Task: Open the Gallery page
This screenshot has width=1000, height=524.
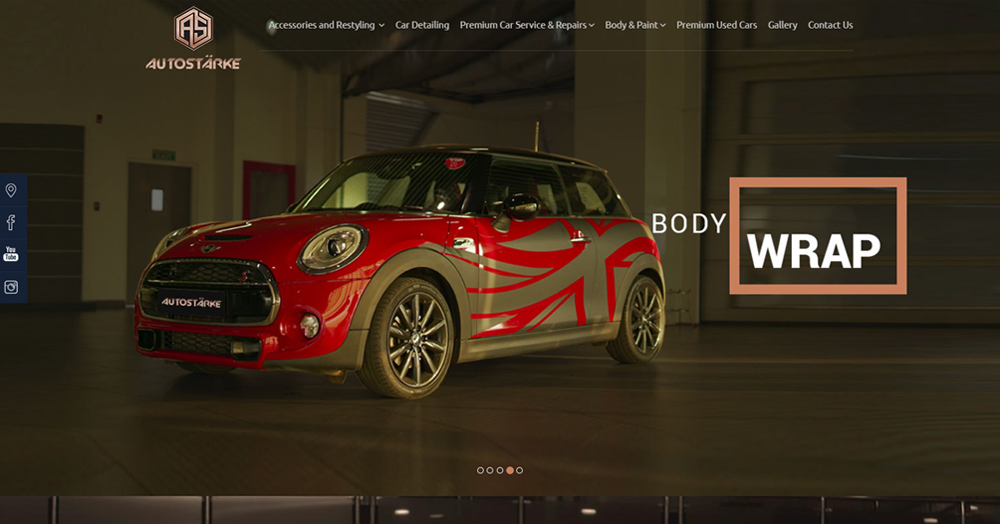Action: (x=782, y=25)
